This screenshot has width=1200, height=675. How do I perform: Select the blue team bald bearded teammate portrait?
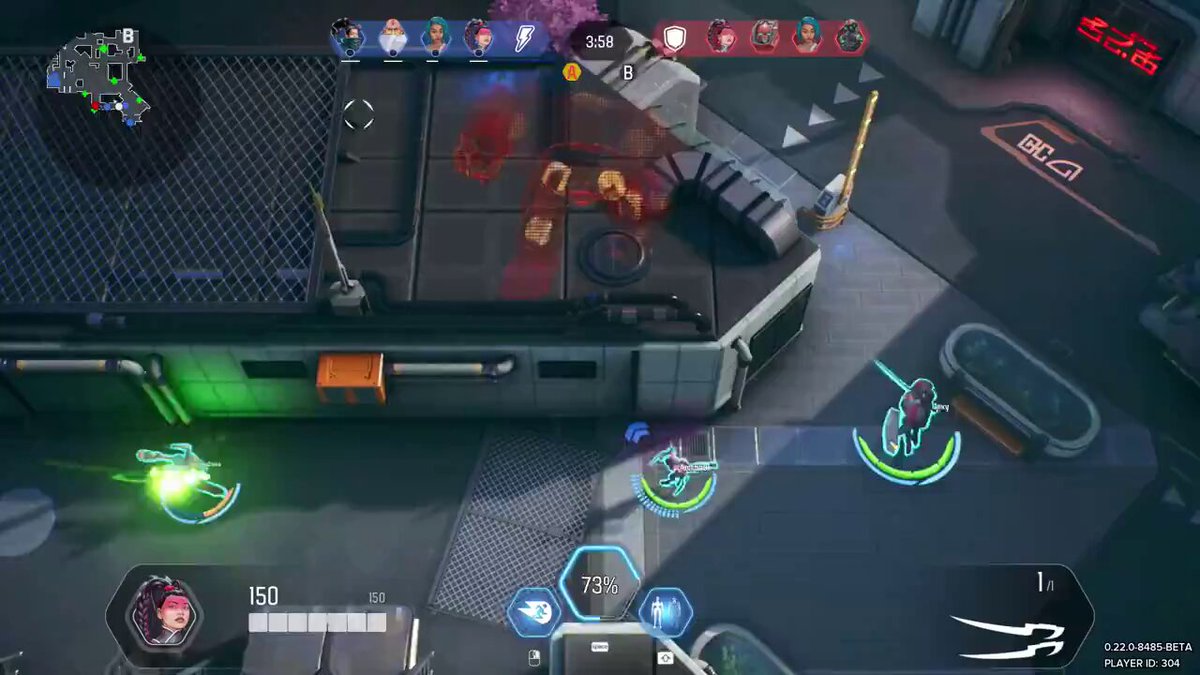pos(393,38)
